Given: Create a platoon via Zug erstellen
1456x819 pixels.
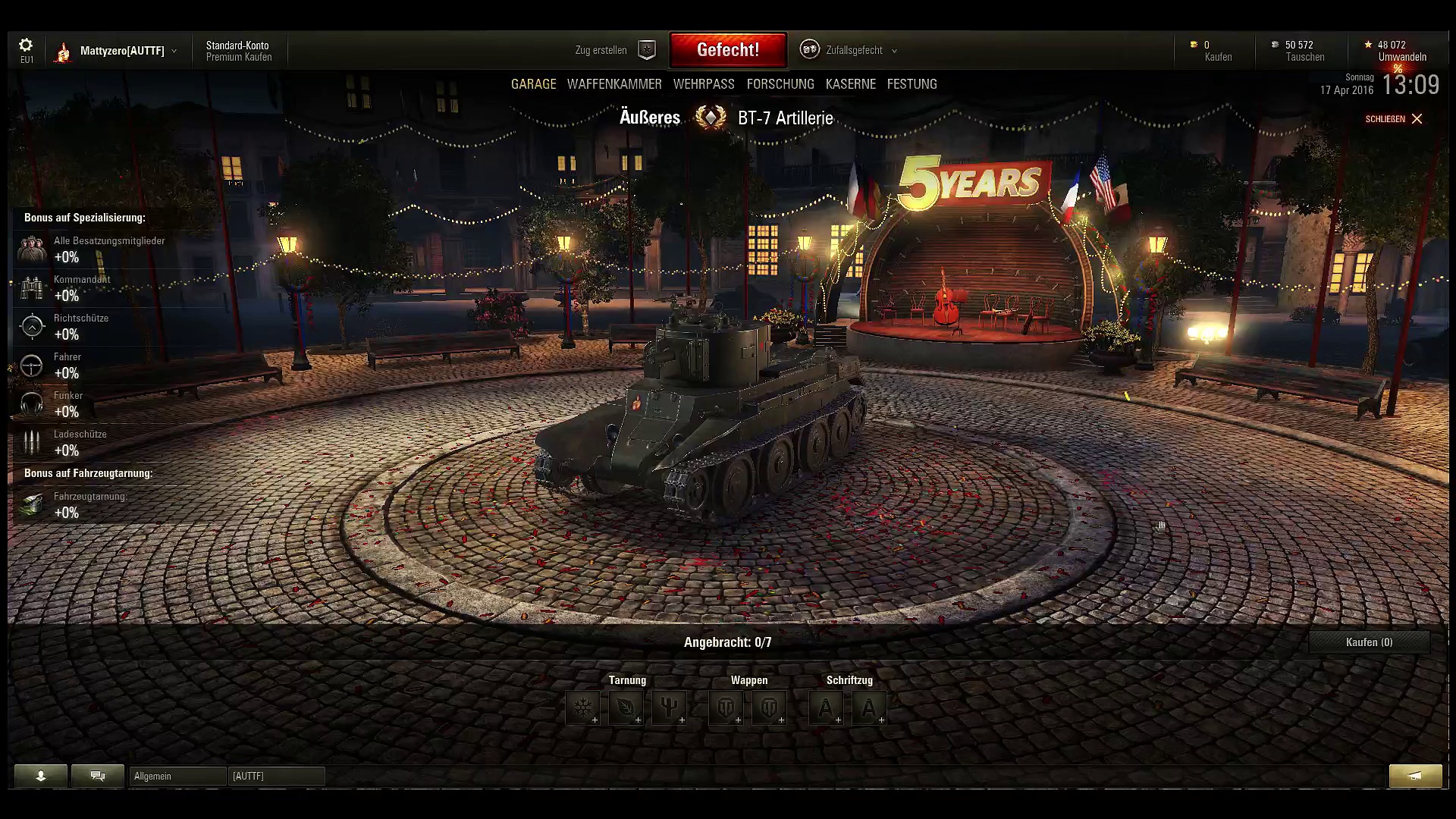Looking at the screenshot, I should coord(613,50).
